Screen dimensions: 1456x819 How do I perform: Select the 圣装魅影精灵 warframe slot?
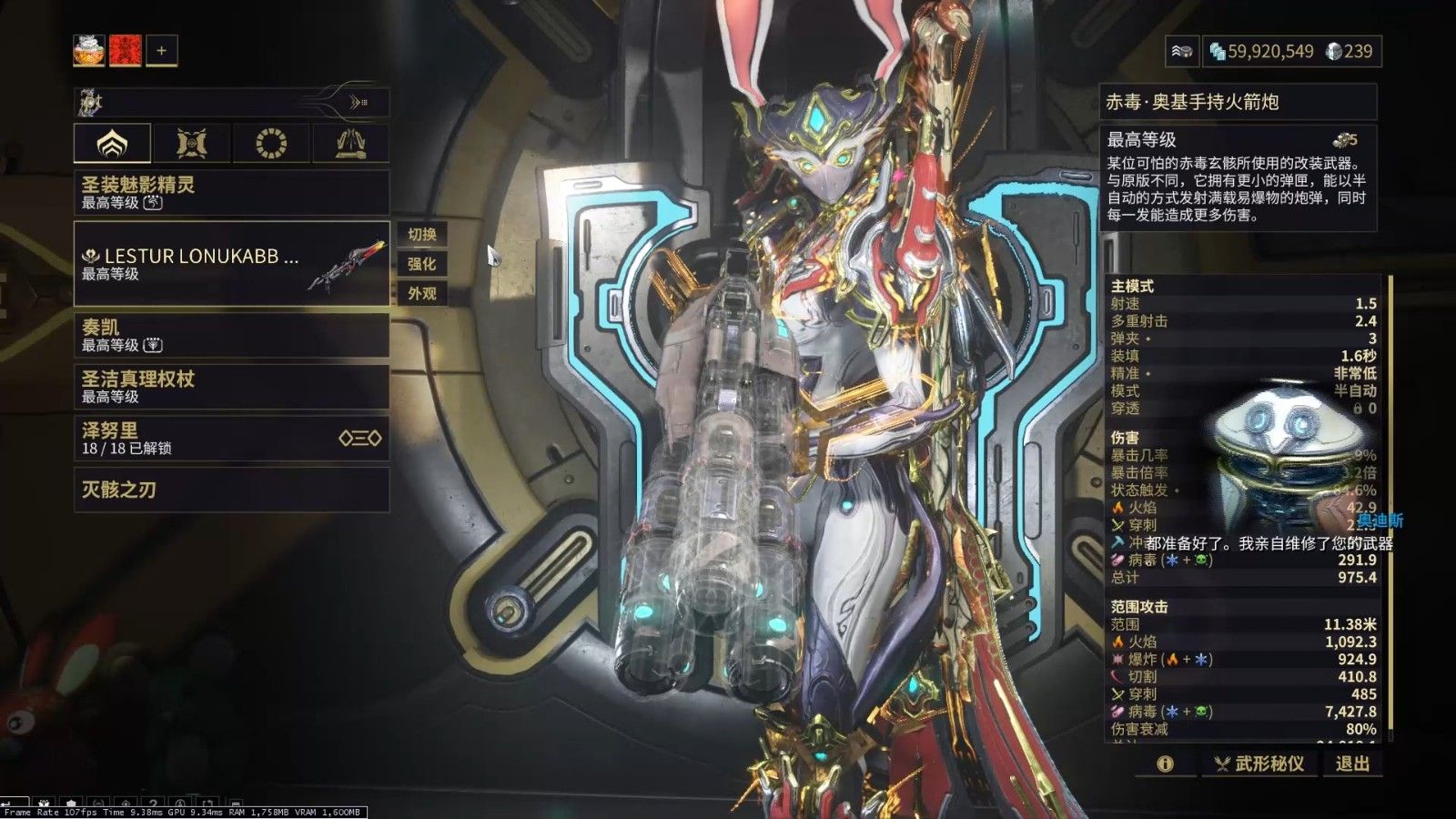click(231, 192)
